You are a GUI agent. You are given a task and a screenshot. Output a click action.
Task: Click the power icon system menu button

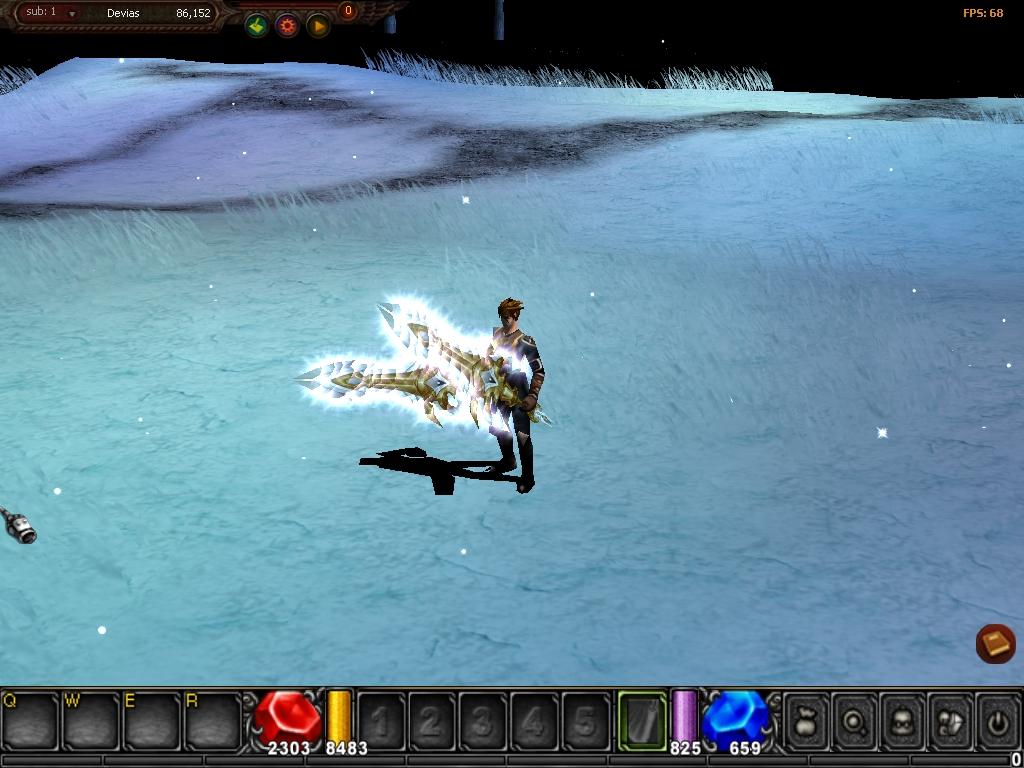[998, 720]
